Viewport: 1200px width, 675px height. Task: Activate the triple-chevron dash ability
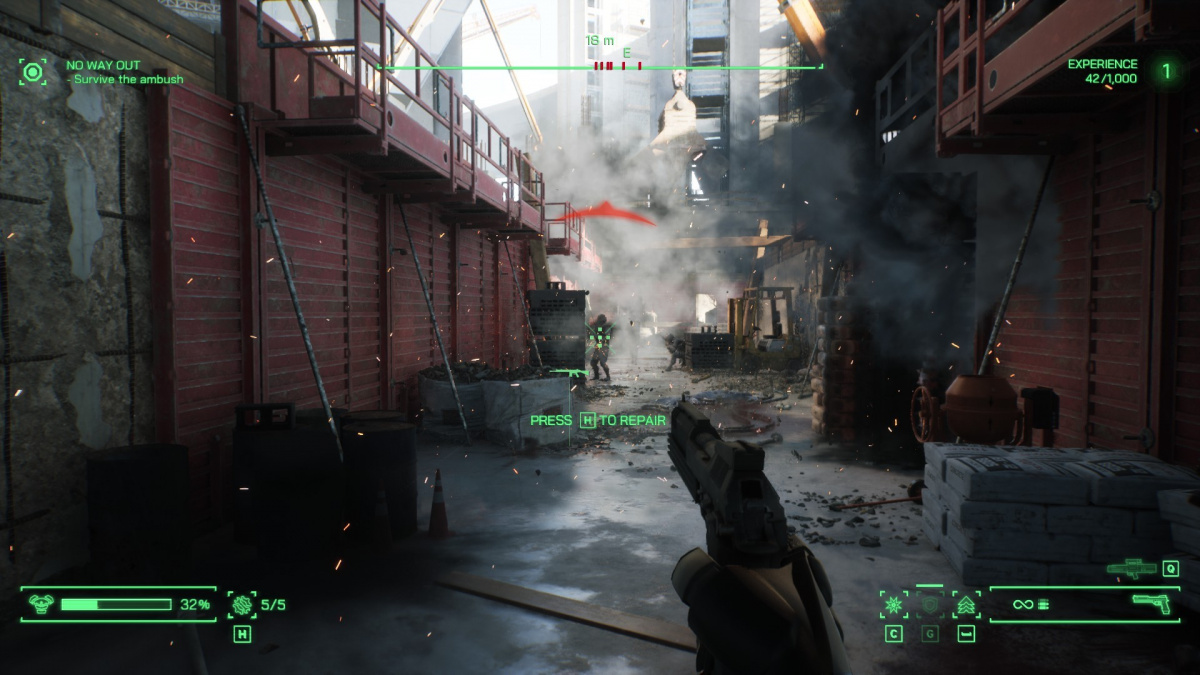pos(966,604)
